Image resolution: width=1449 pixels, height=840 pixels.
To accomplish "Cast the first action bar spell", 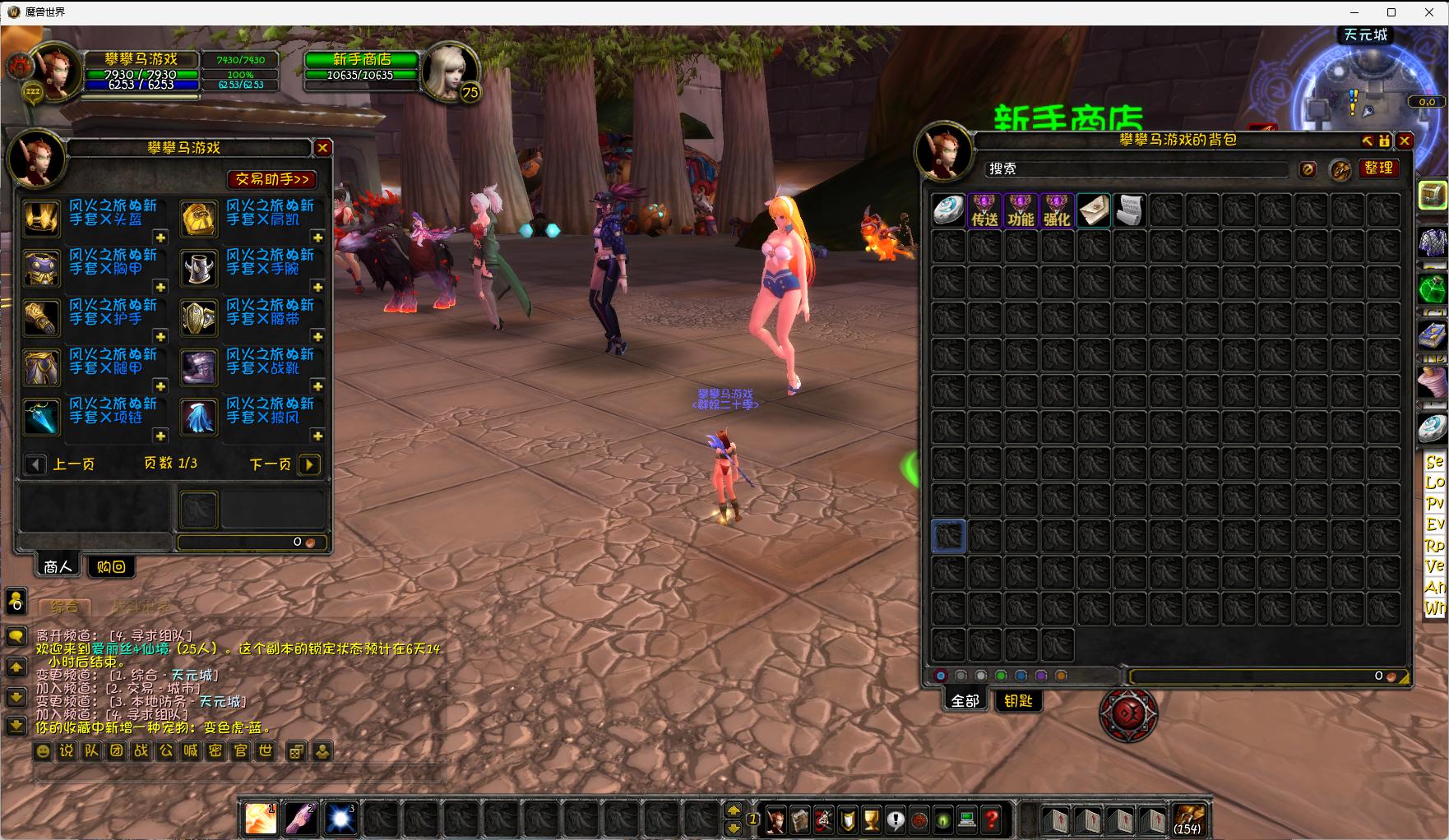I will (261, 819).
